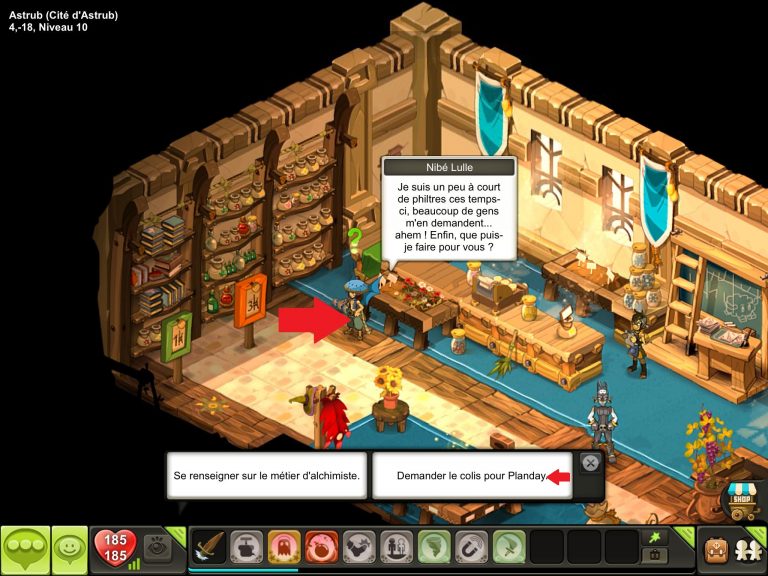Open the small chest icon on hotbar
The width and height of the screenshot is (768, 576).
[x=656, y=555]
